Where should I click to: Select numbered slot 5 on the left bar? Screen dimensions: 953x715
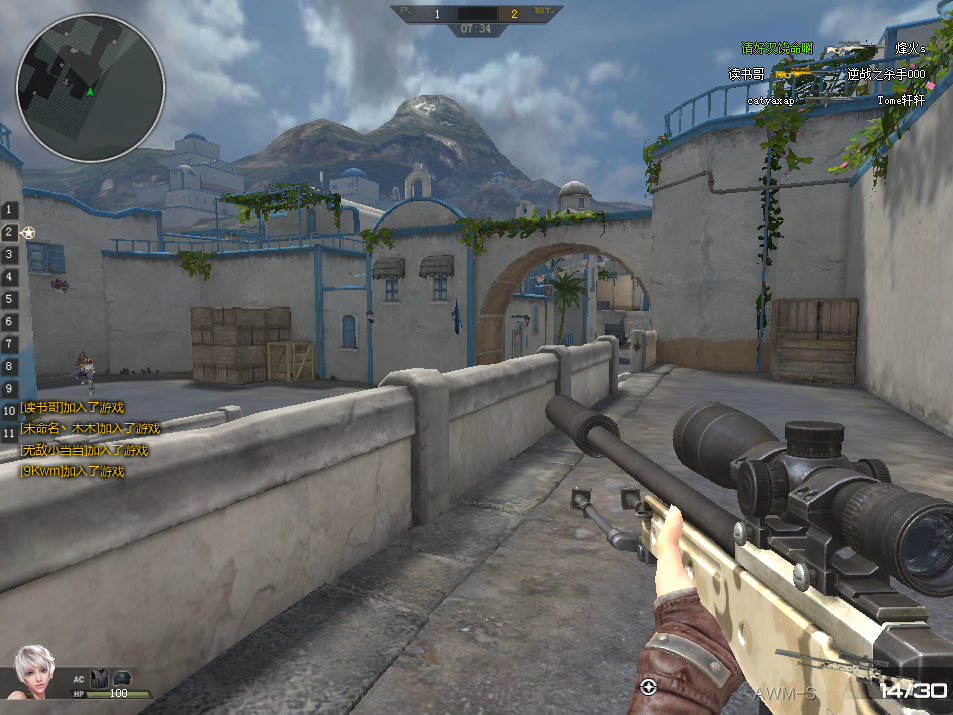point(9,299)
